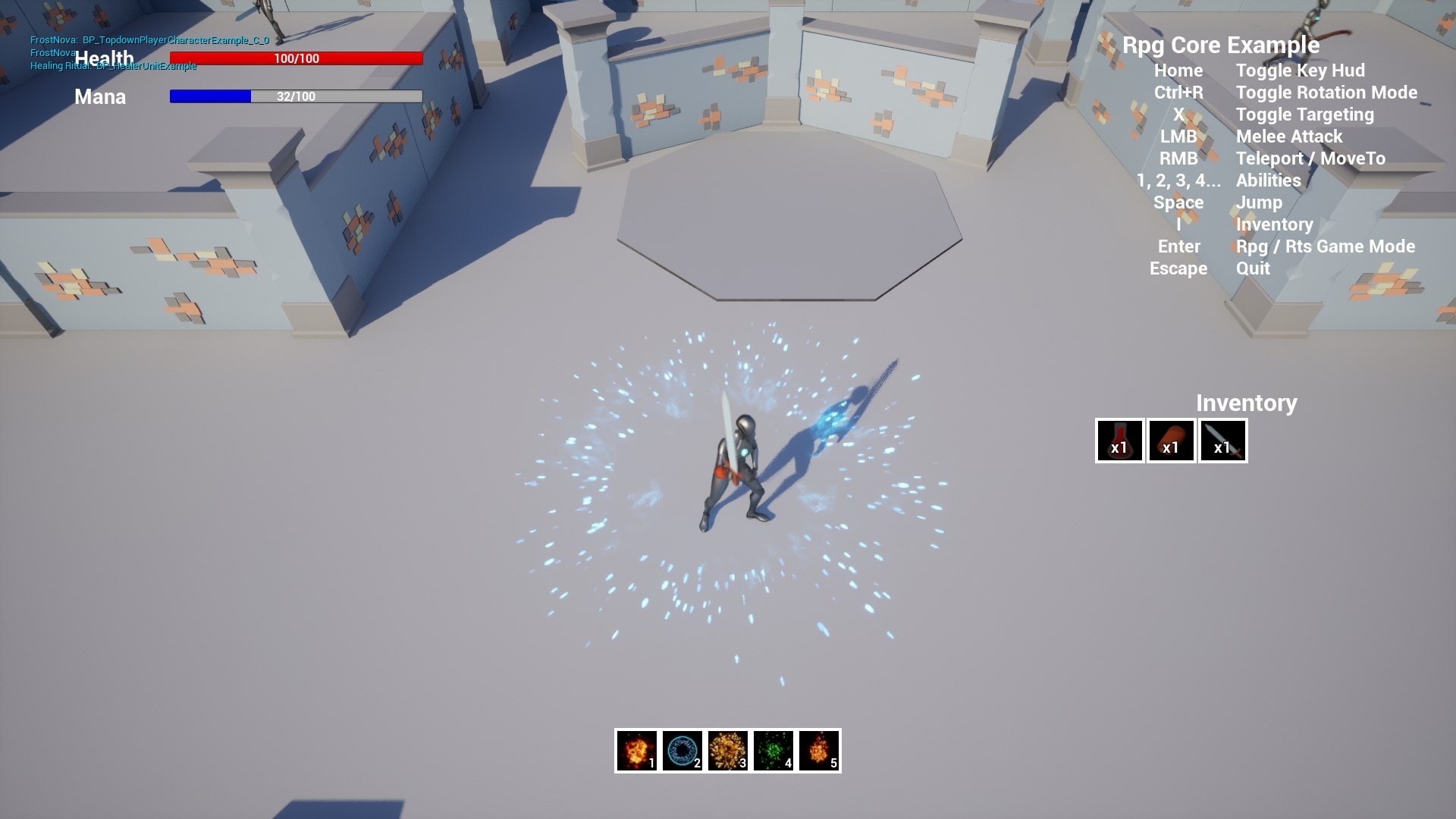Select the red health potion in Inventory
The image size is (1456, 819).
tap(1119, 441)
